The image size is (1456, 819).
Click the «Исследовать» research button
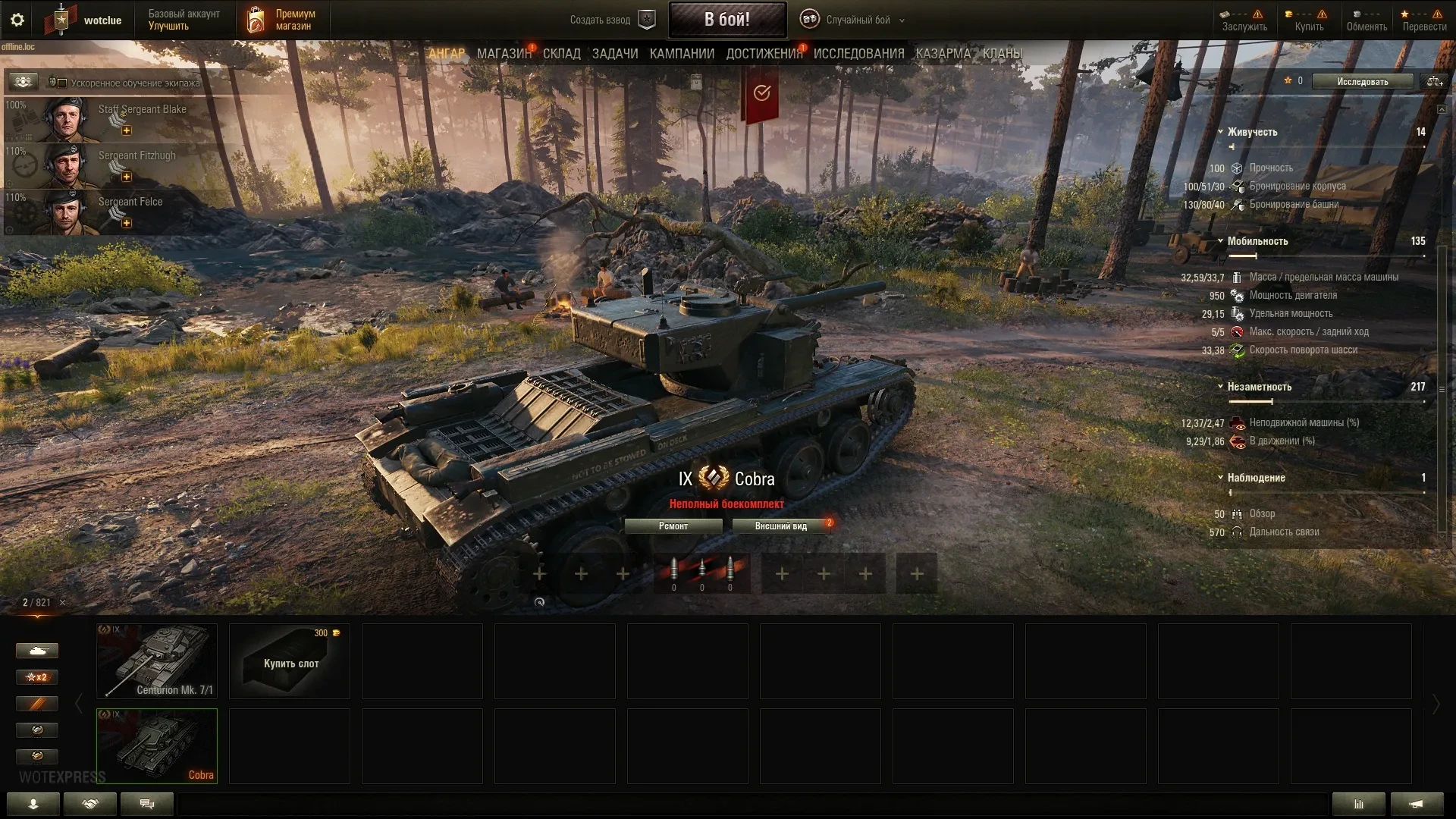pyautogui.click(x=1362, y=82)
